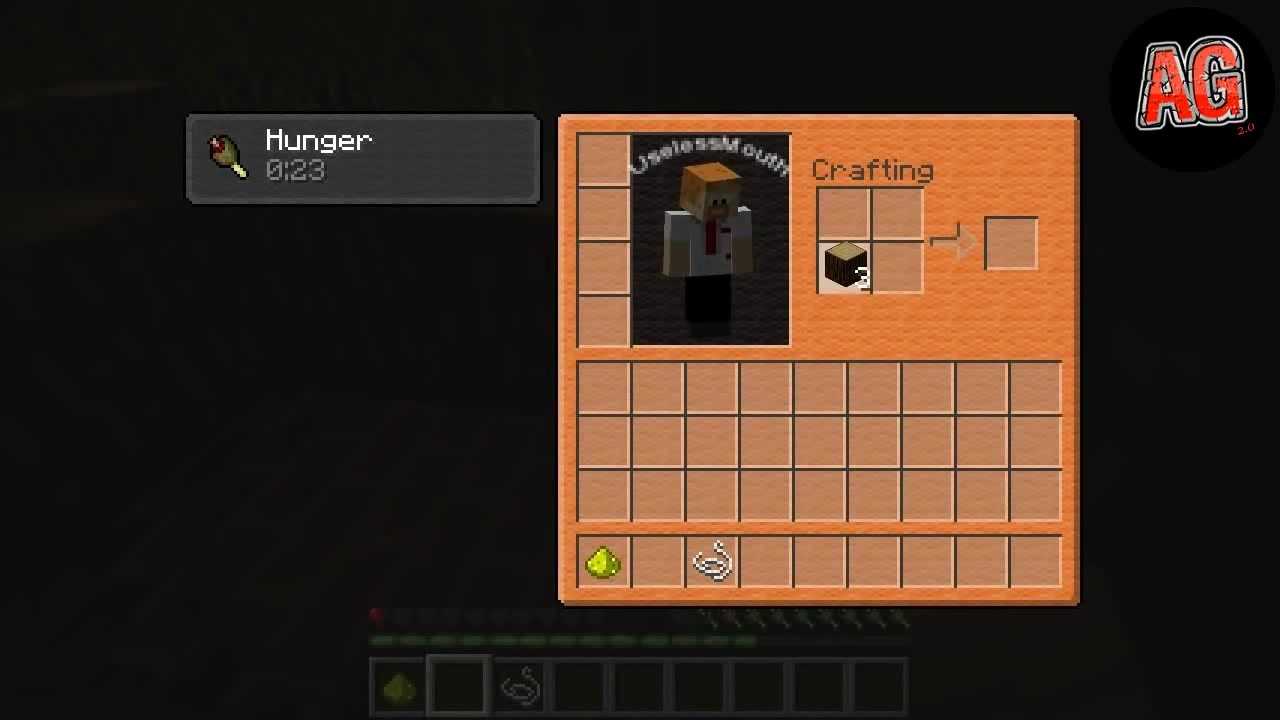Select the string in the hotbar

pos(518,685)
